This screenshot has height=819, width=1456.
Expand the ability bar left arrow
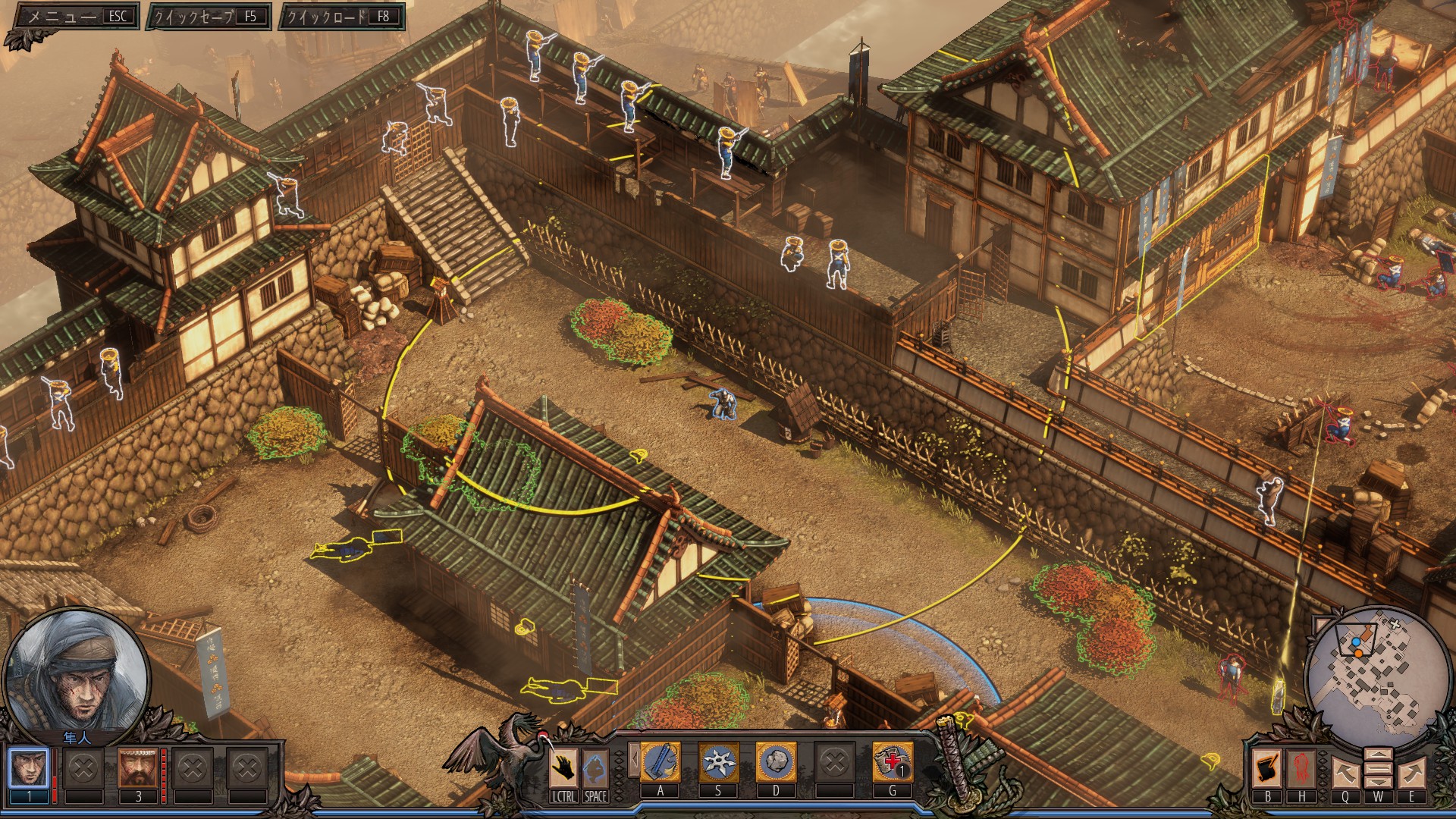click(634, 761)
